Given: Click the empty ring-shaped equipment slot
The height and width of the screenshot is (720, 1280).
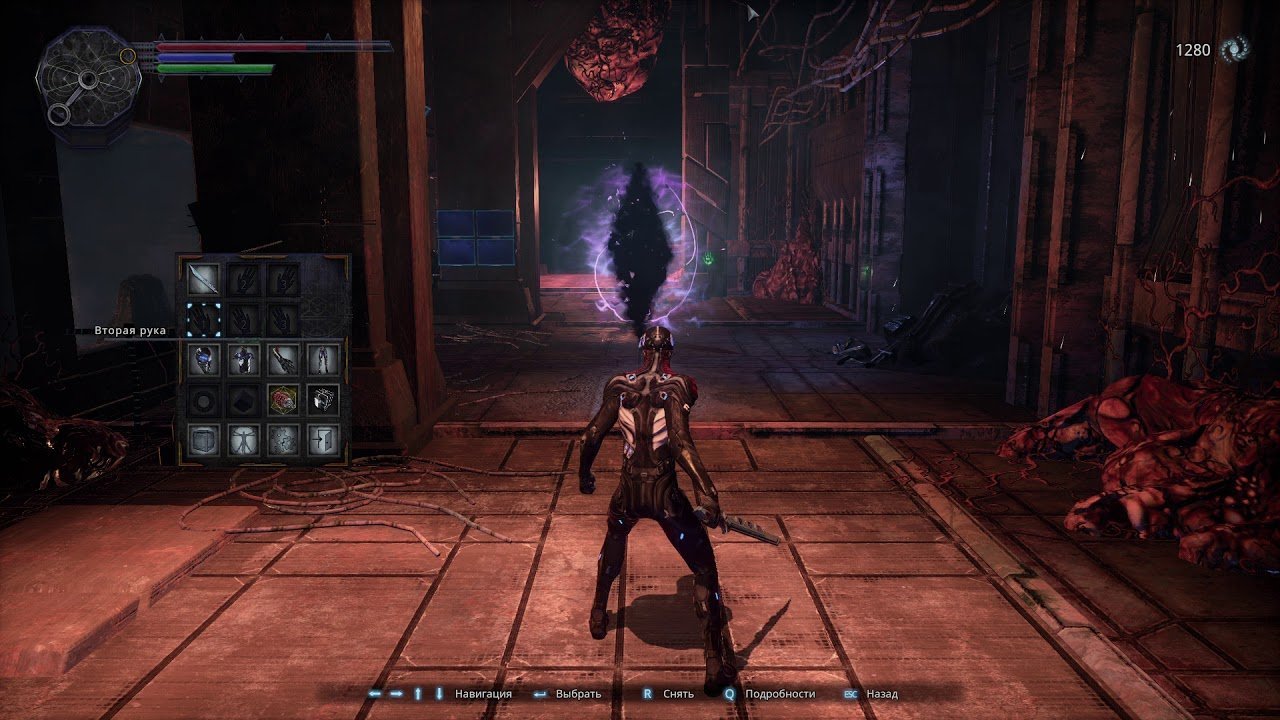Looking at the screenshot, I should 204,399.
